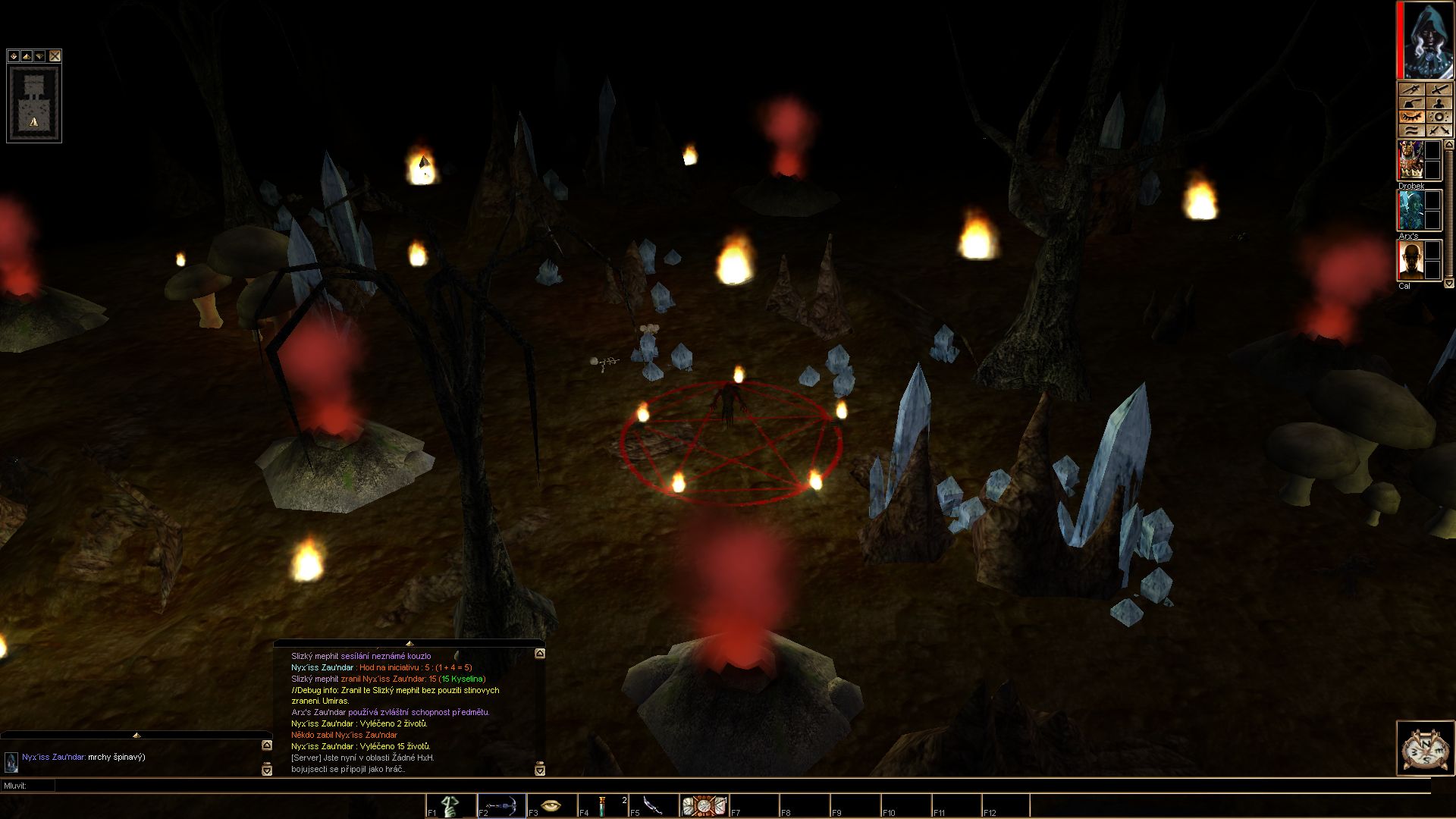This screenshot has width=1456, height=819.
Task: Toggle the closed-eye stealth mode button
Action: pyautogui.click(x=1411, y=117)
